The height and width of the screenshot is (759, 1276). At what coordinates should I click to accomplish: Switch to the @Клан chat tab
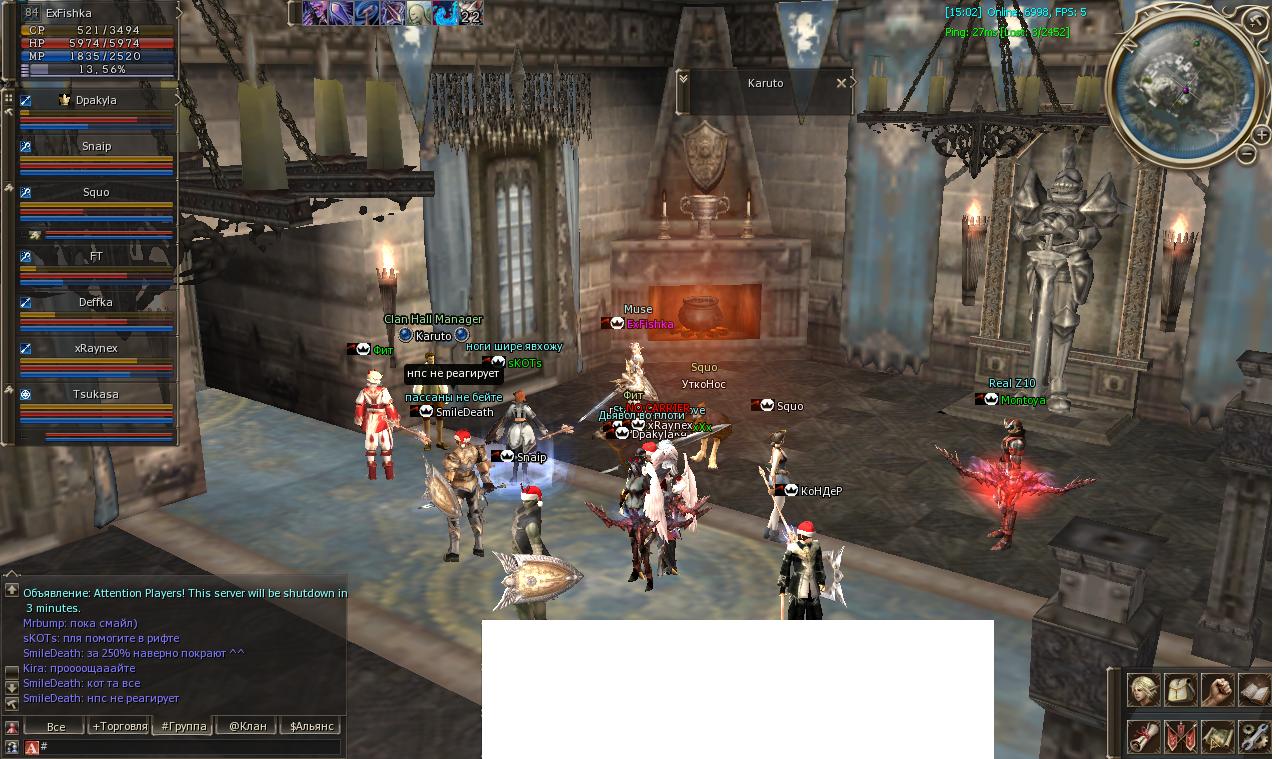247,726
